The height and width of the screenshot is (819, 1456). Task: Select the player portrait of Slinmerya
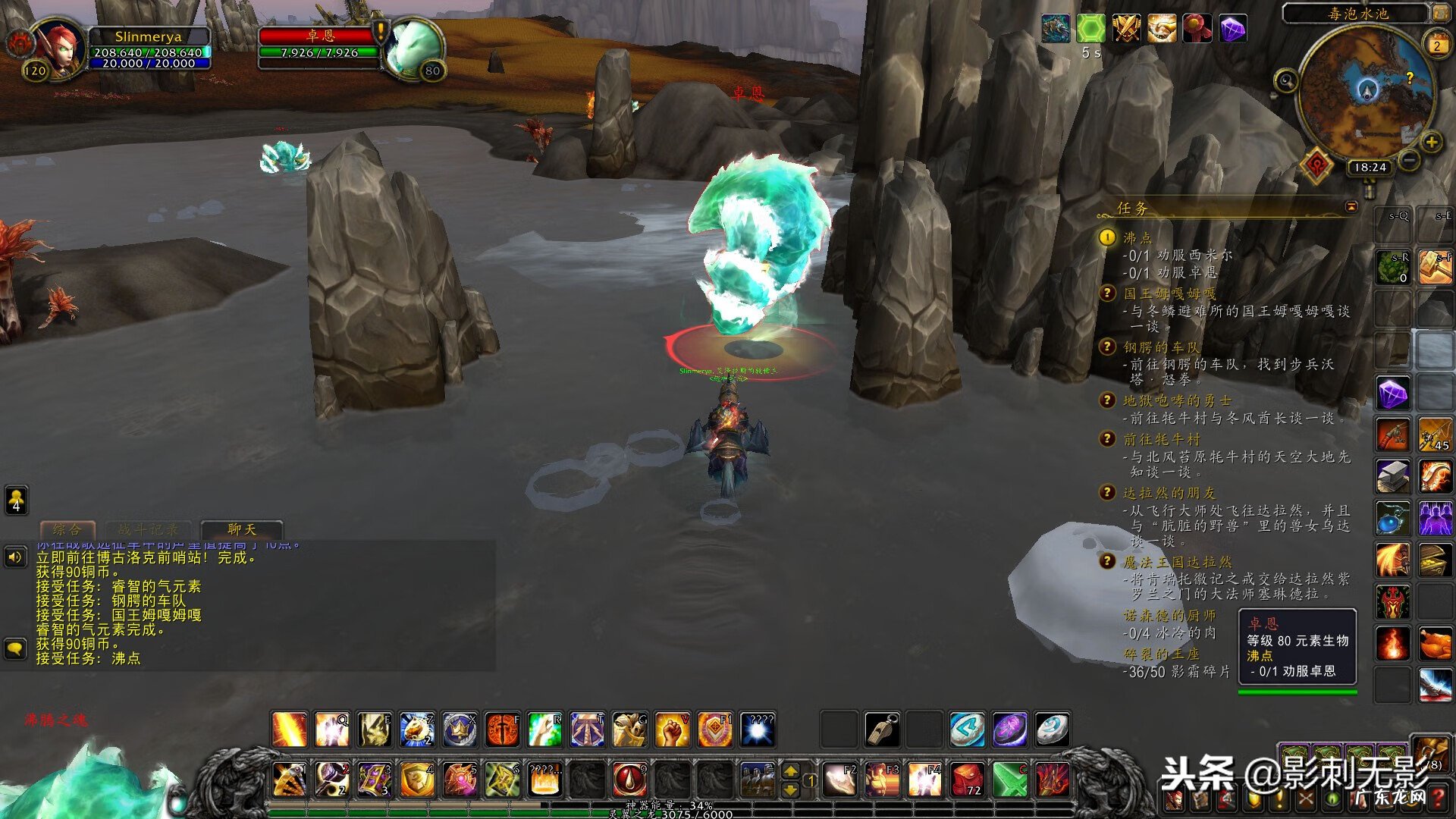coord(61,47)
